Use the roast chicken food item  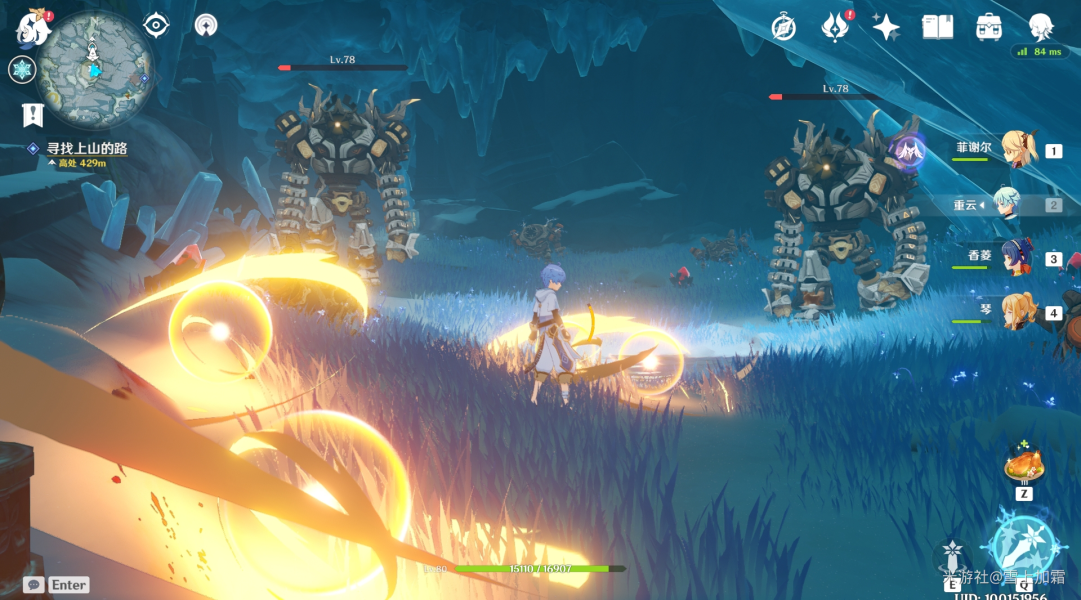click(1024, 466)
